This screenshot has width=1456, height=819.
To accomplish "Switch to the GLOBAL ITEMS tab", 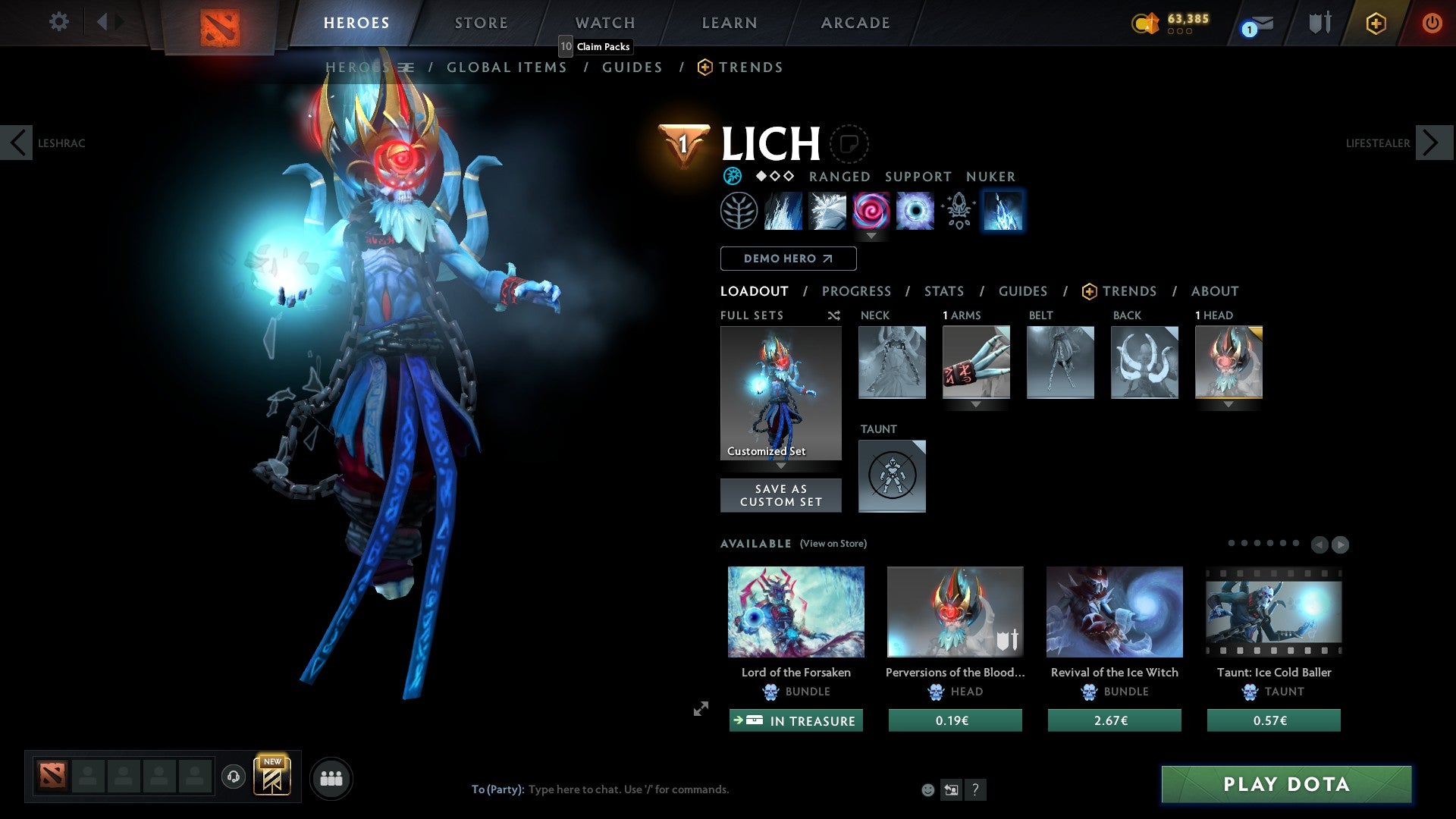I will pyautogui.click(x=507, y=67).
